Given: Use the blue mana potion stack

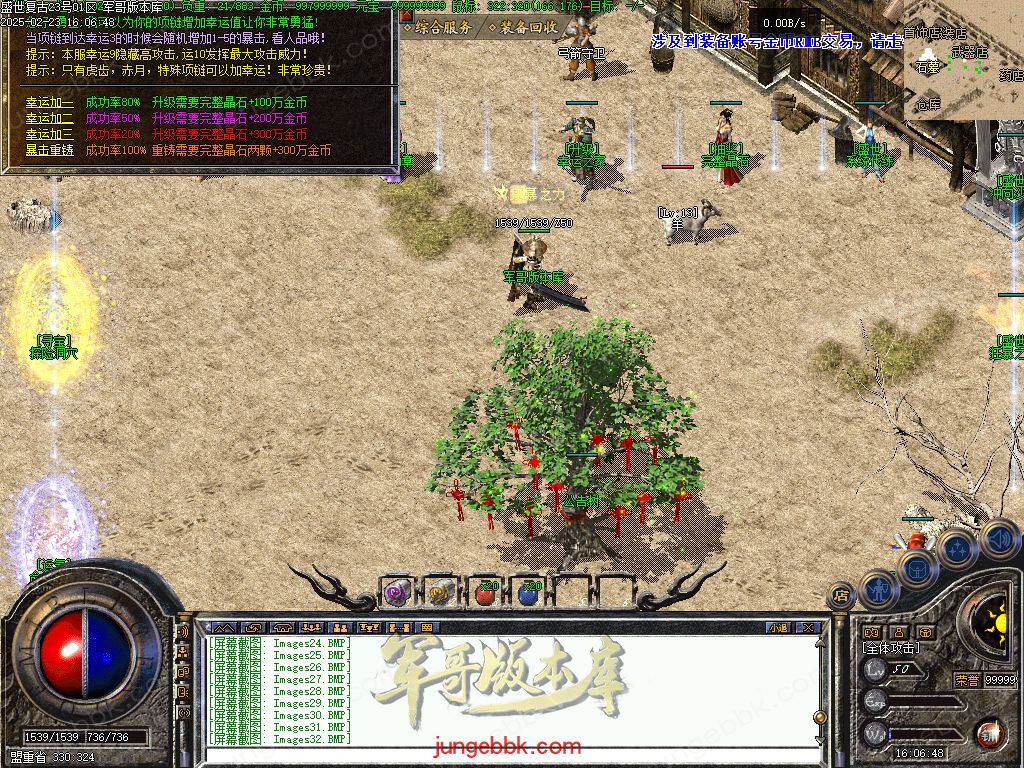Looking at the screenshot, I should tap(528, 593).
